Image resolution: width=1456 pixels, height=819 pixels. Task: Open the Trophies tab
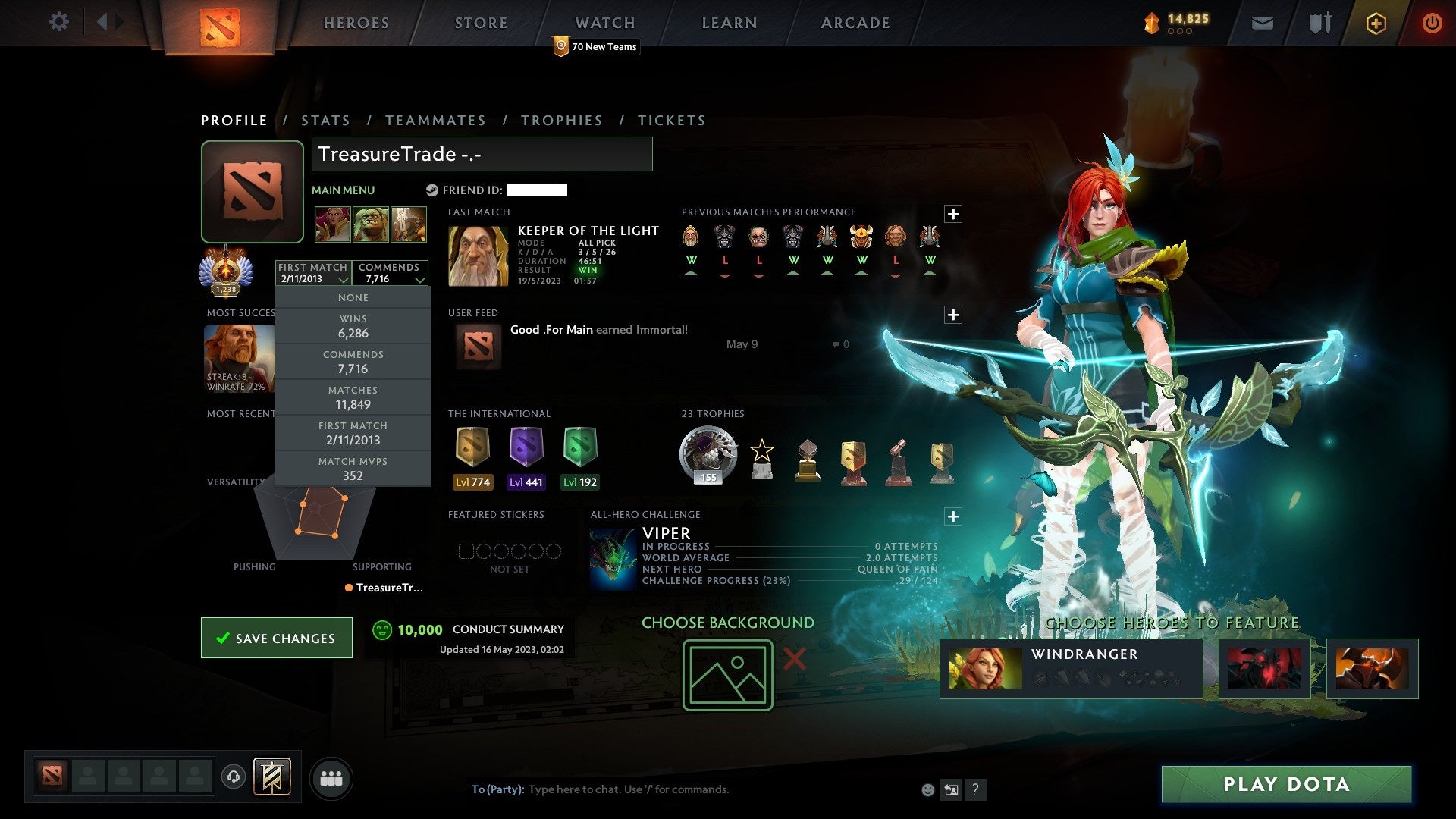[562, 121]
